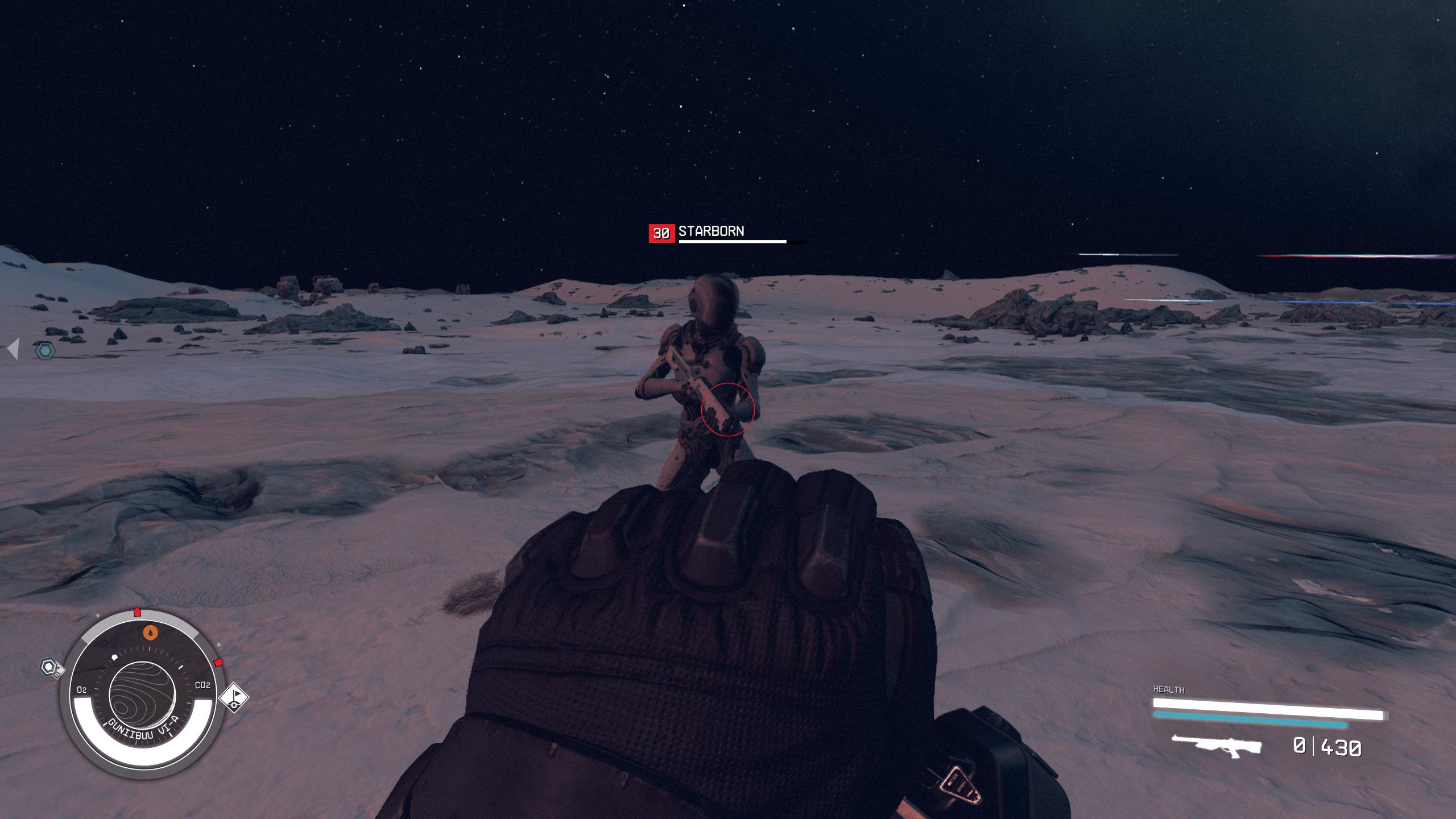
Task: Select the hexagonal outpost marker beside the compass
Action: coord(48,667)
